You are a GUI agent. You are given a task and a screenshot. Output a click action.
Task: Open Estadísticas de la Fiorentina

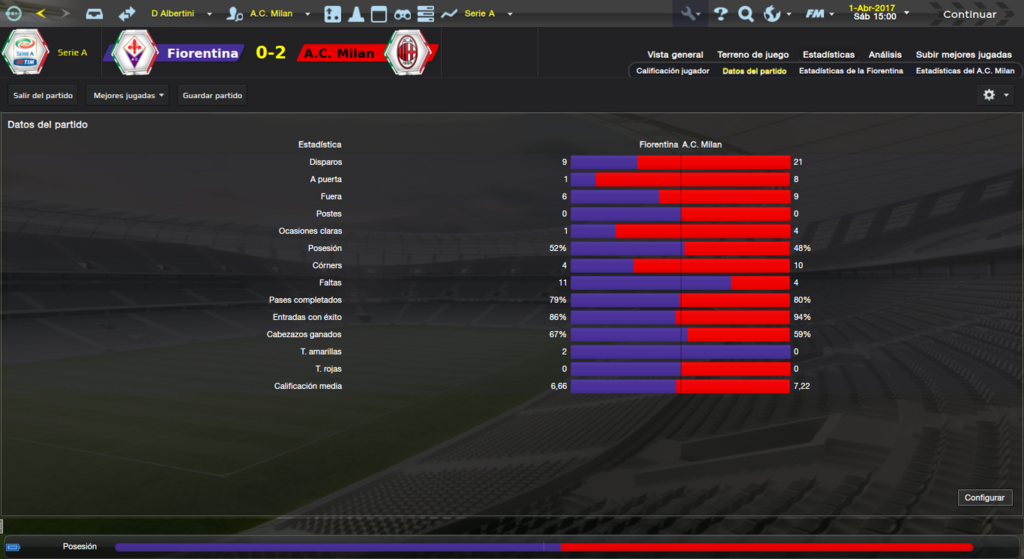click(851, 71)
